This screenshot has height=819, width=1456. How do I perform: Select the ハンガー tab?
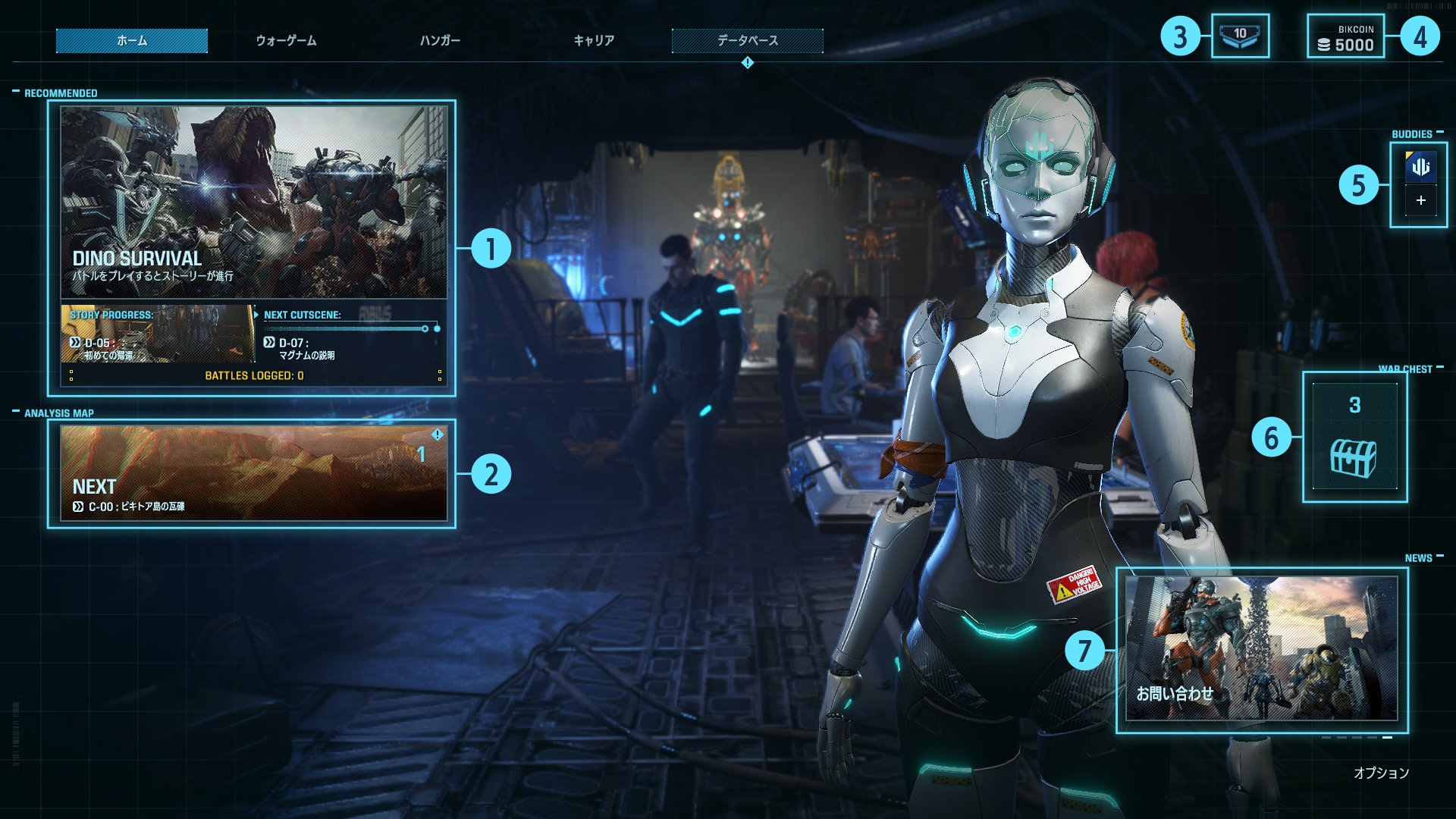pos(440,41)
